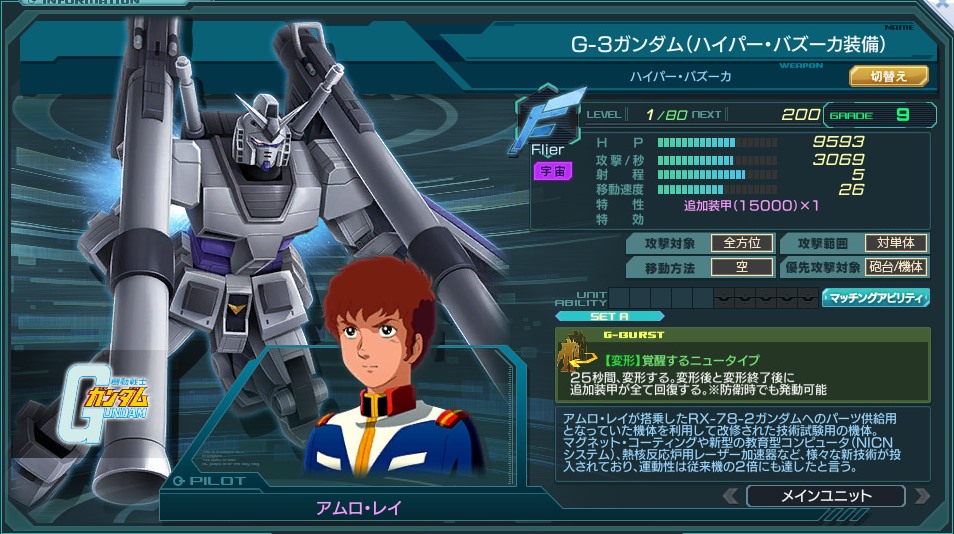Show the next unit with right arrow
This screenshot has height=534, width=954.
coord(921,496)
